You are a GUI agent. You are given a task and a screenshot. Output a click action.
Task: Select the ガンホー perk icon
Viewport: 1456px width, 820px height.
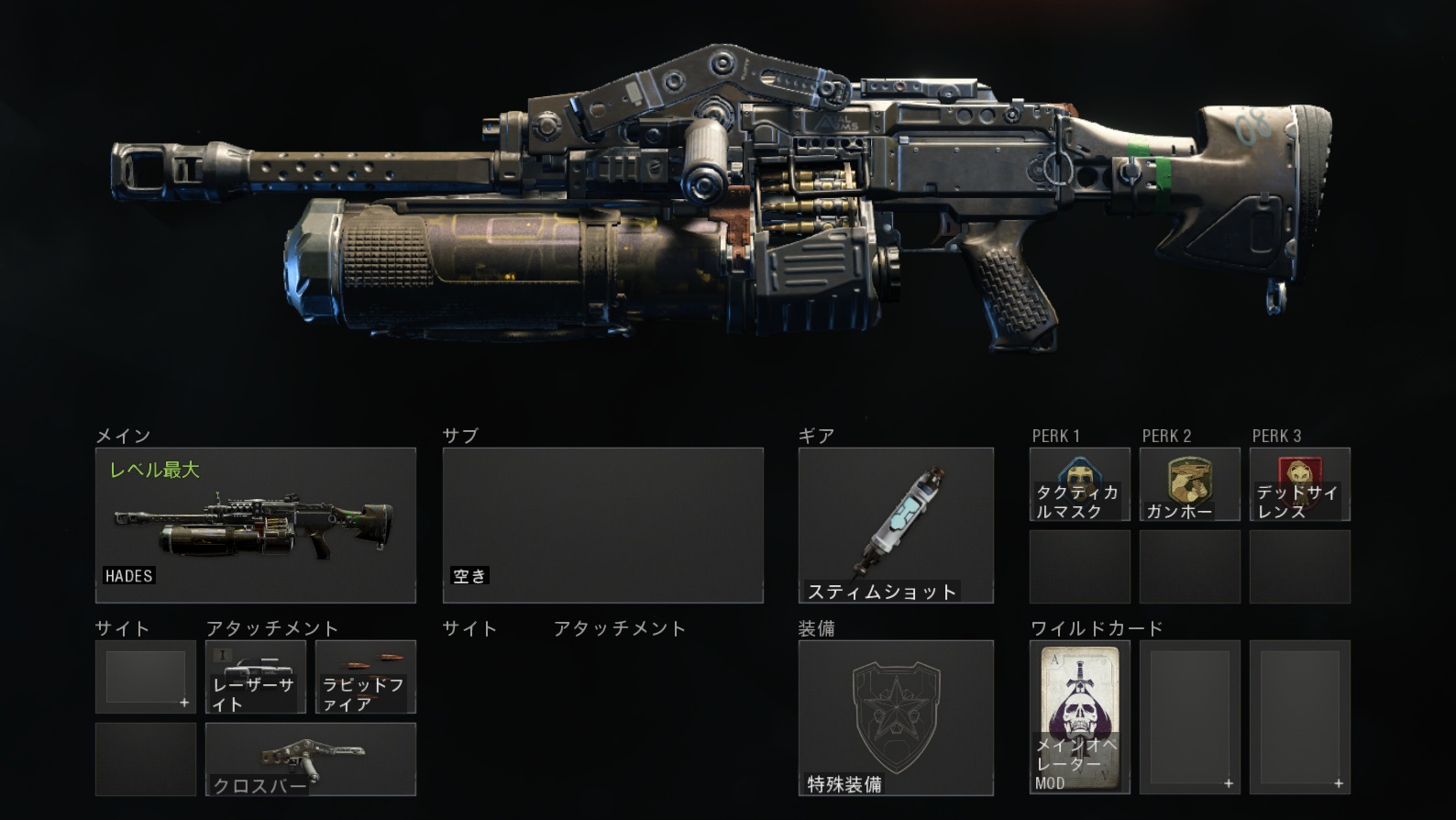1189,483
